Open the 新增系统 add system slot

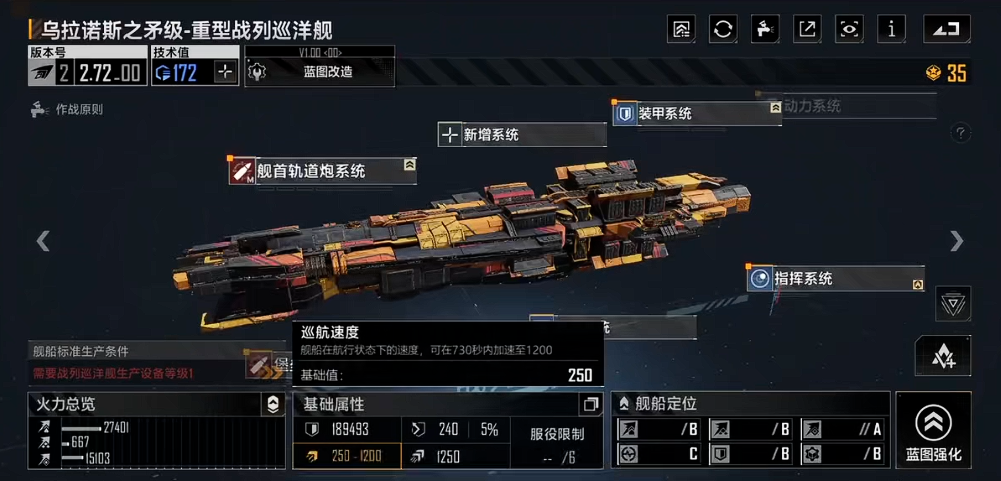point(520,134)
